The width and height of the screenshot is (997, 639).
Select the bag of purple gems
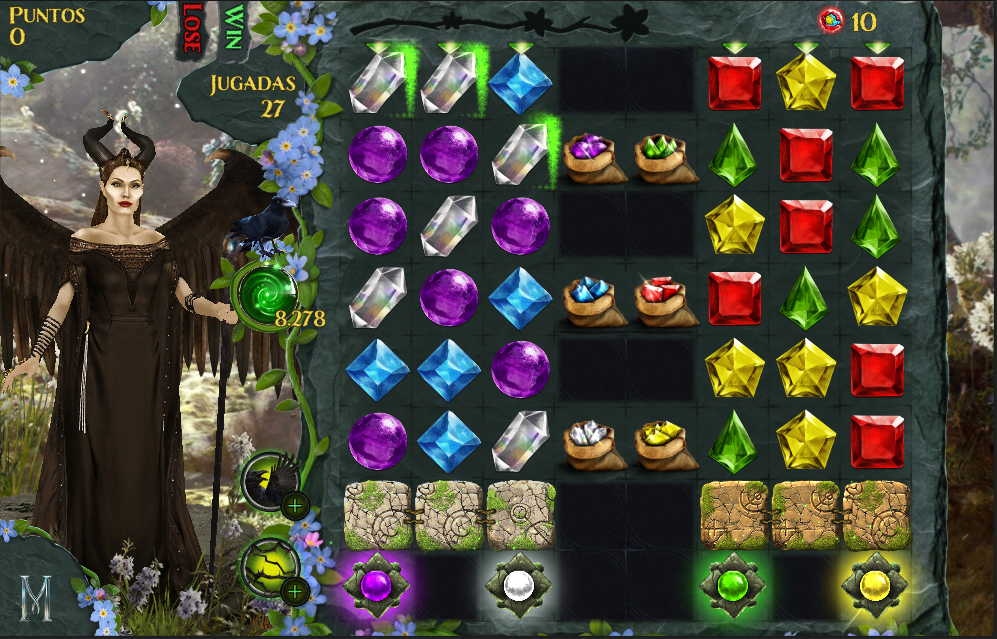[x=595, y=156]
